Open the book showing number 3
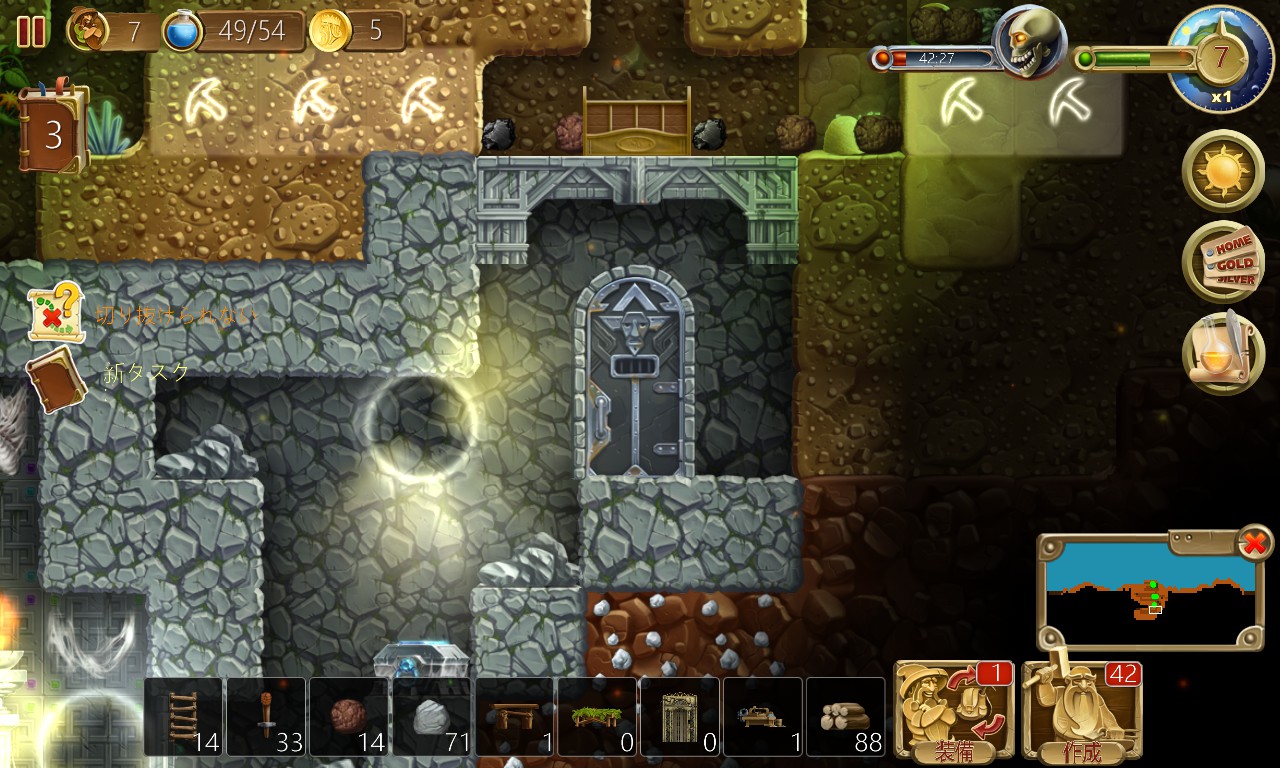 53,133
